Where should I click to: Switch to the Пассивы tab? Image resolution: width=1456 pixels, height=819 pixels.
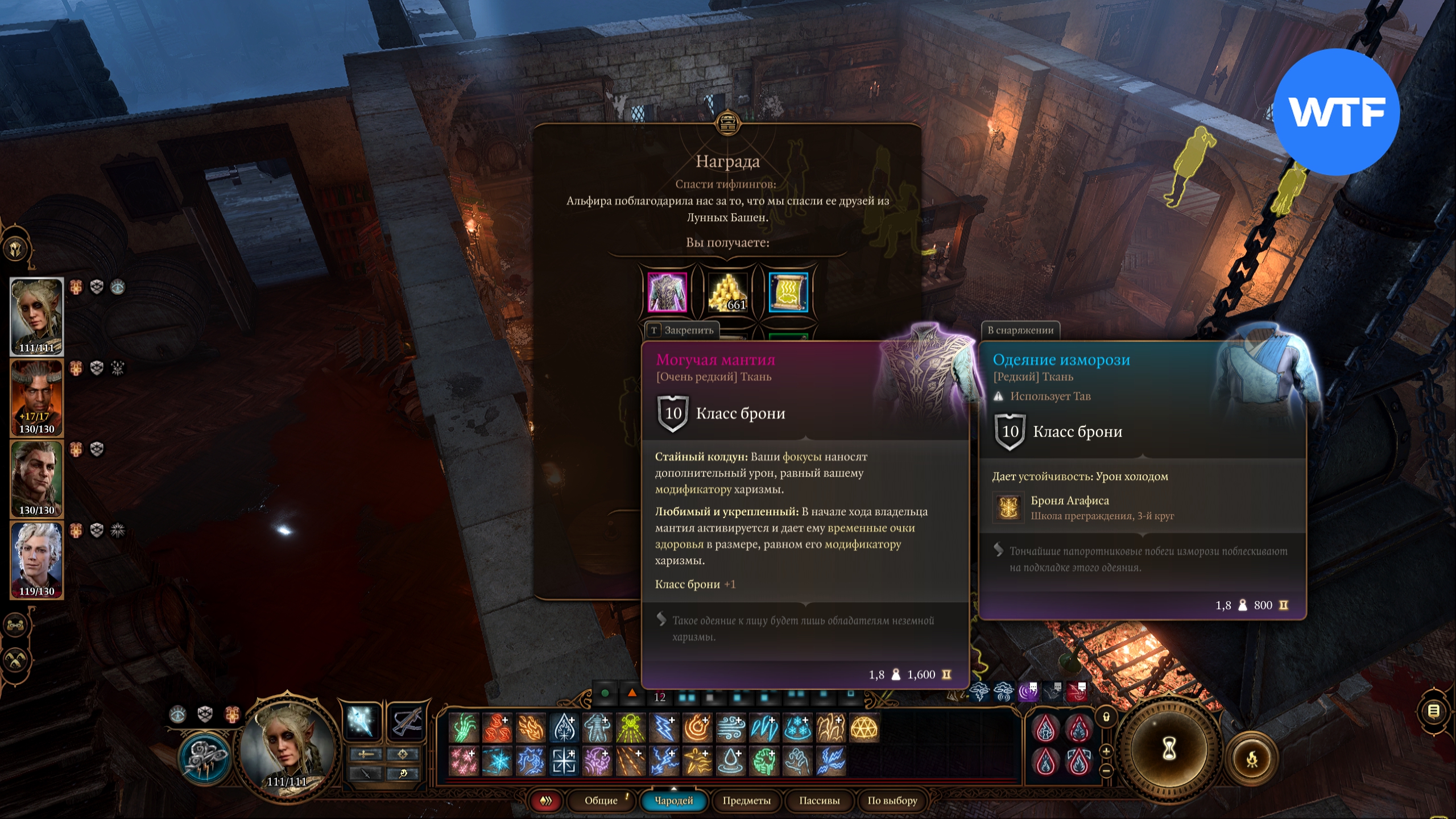click(x=819, y=801)
